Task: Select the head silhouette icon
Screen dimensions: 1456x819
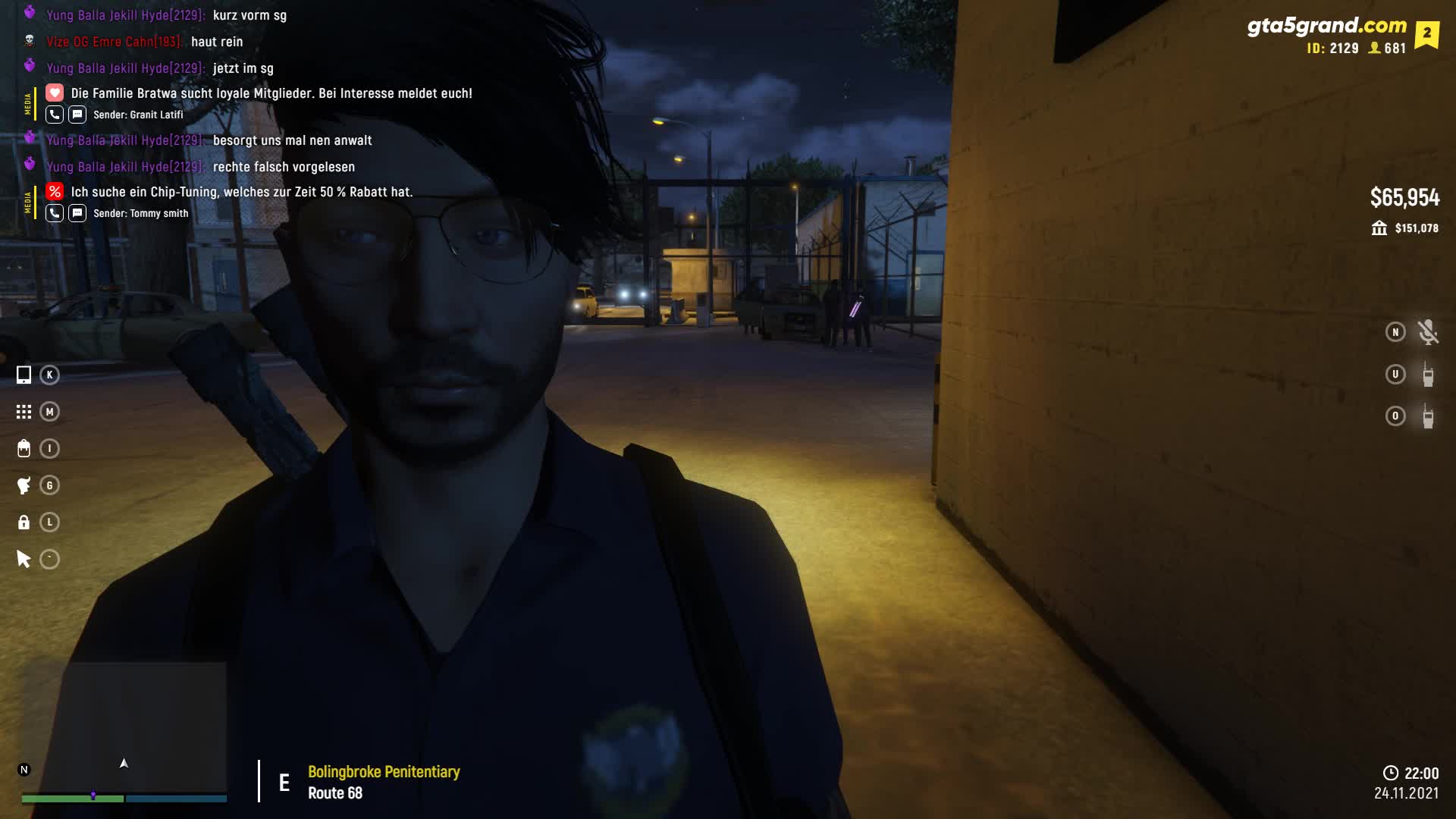Action: click(24, 485)
